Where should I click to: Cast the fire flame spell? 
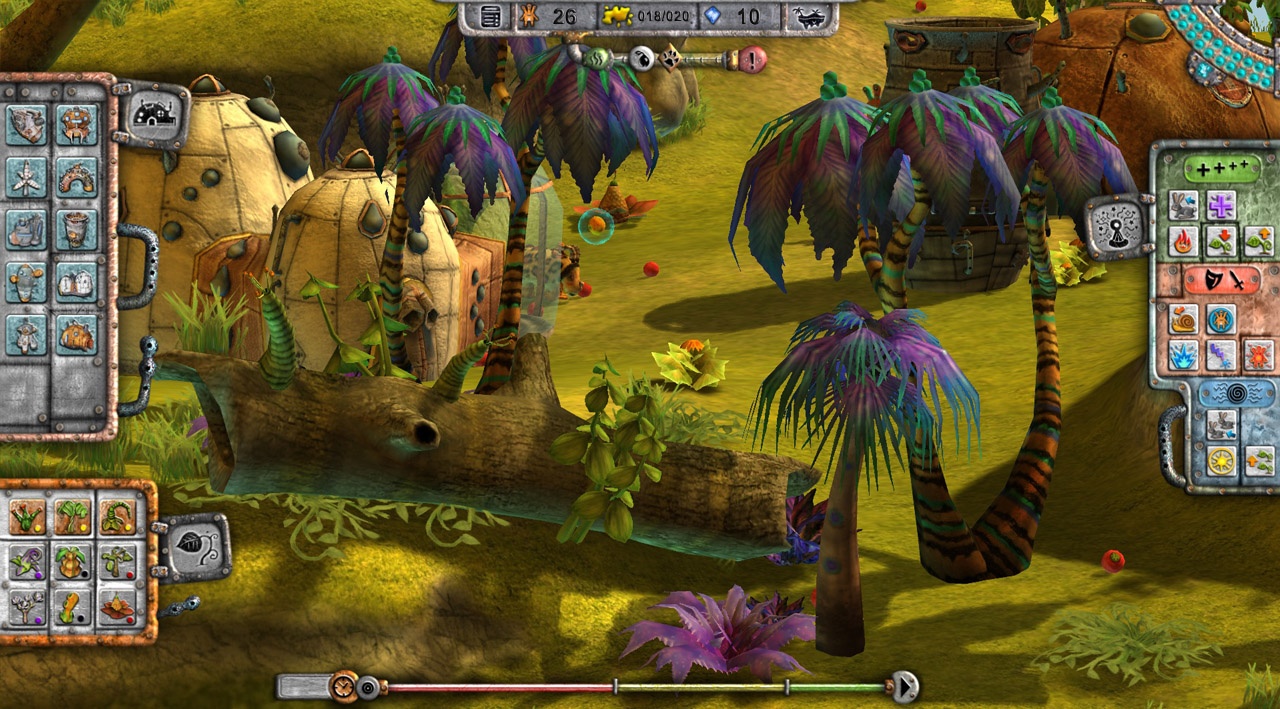[x=1183, y=241]
